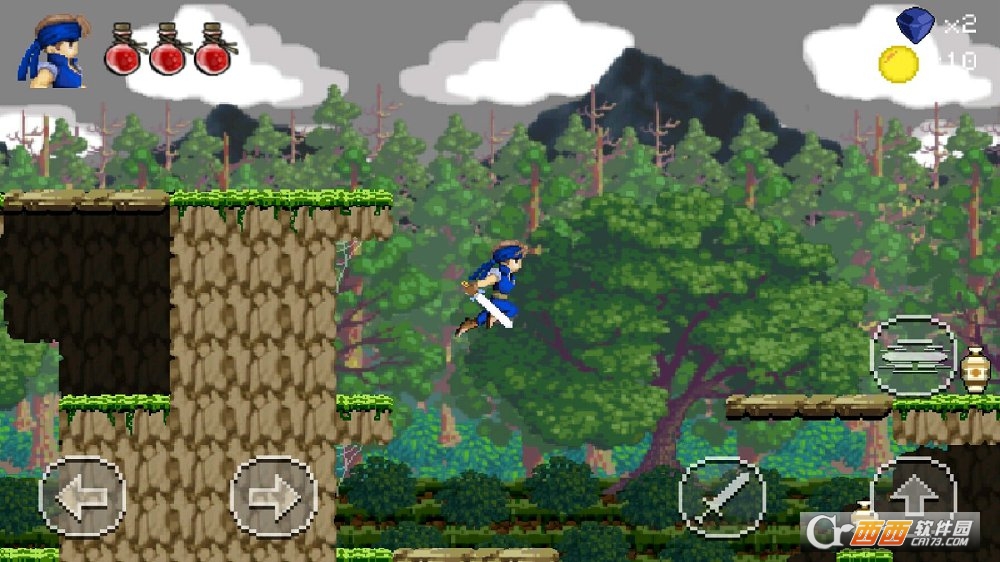Screen dimensions: 1000x562
Task: Tap the right arrow move button
Action: click(x=273, y=497)
